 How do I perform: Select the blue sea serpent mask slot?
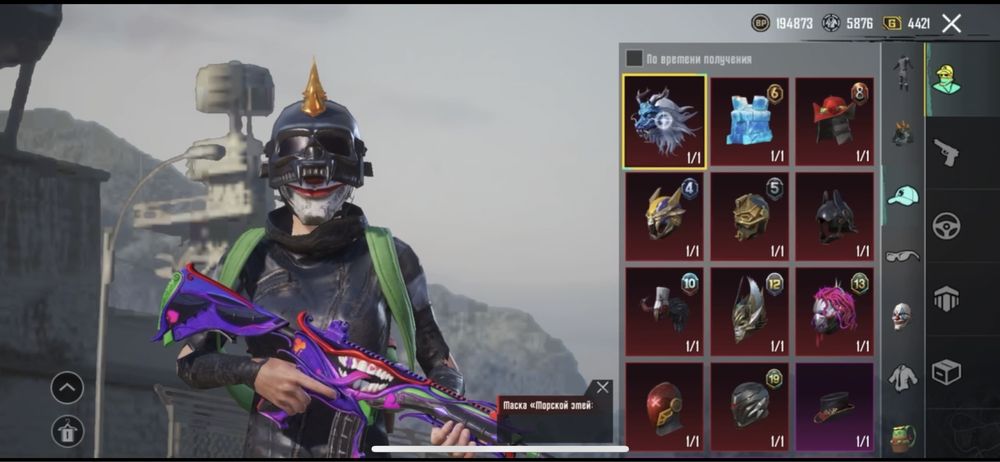pyautogui.click(x=664, y=121)
